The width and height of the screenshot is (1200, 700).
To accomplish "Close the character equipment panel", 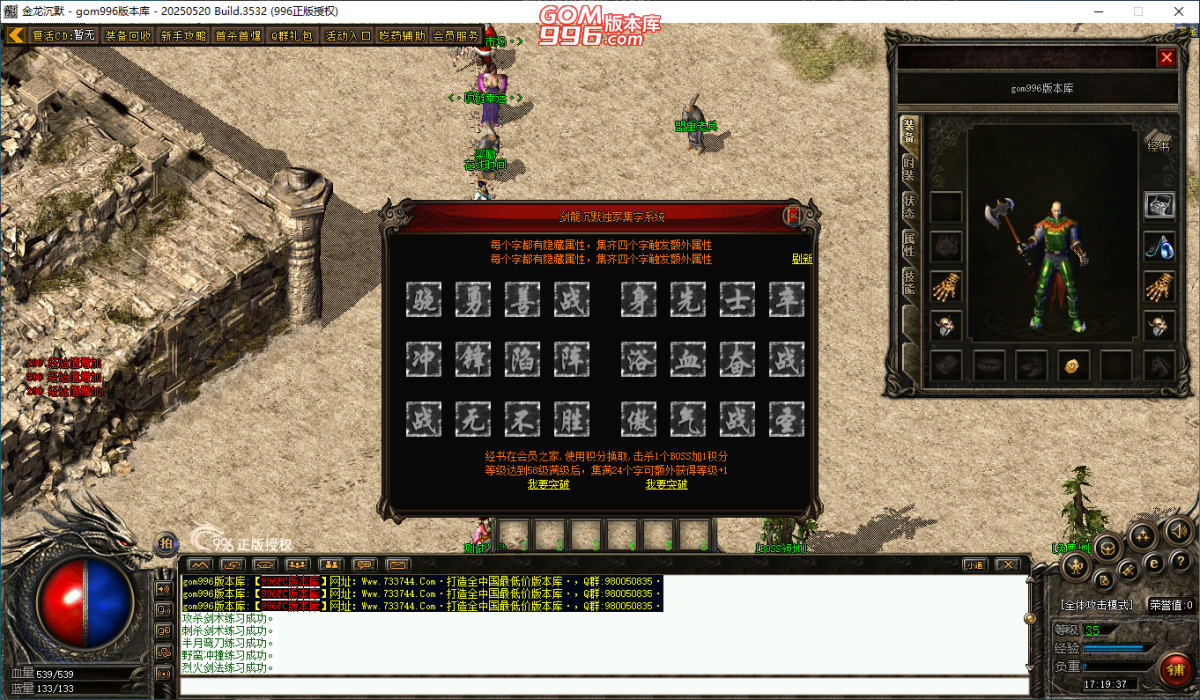I will pyautogui.click(x=1166, y=58).
